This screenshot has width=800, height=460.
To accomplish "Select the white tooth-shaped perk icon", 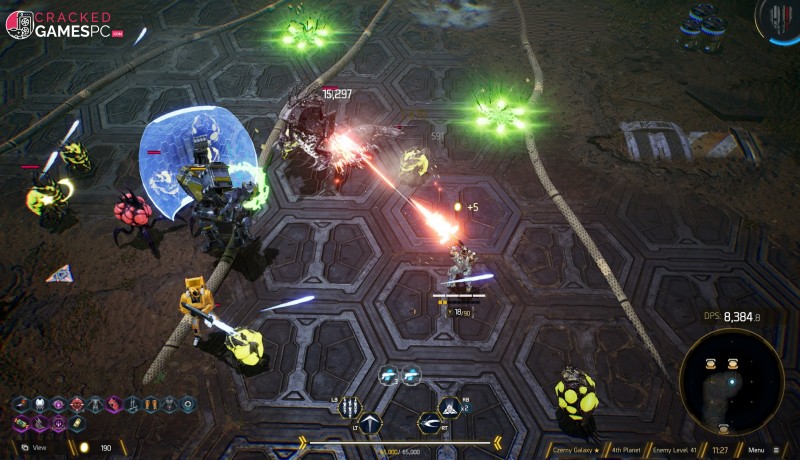I will pos(40,404).
